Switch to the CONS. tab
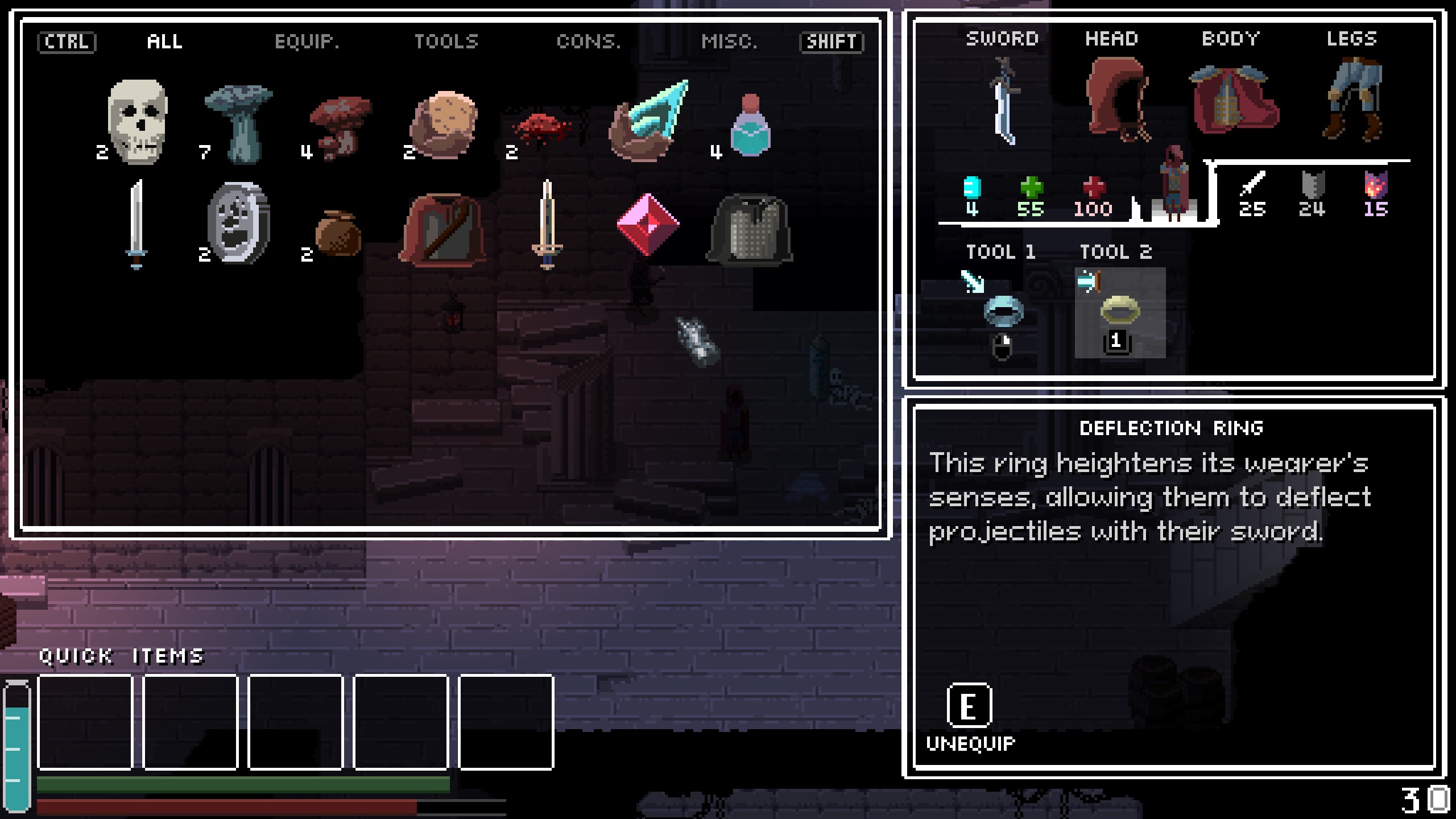Screen dimensions: 1456x819 point(588,42)
